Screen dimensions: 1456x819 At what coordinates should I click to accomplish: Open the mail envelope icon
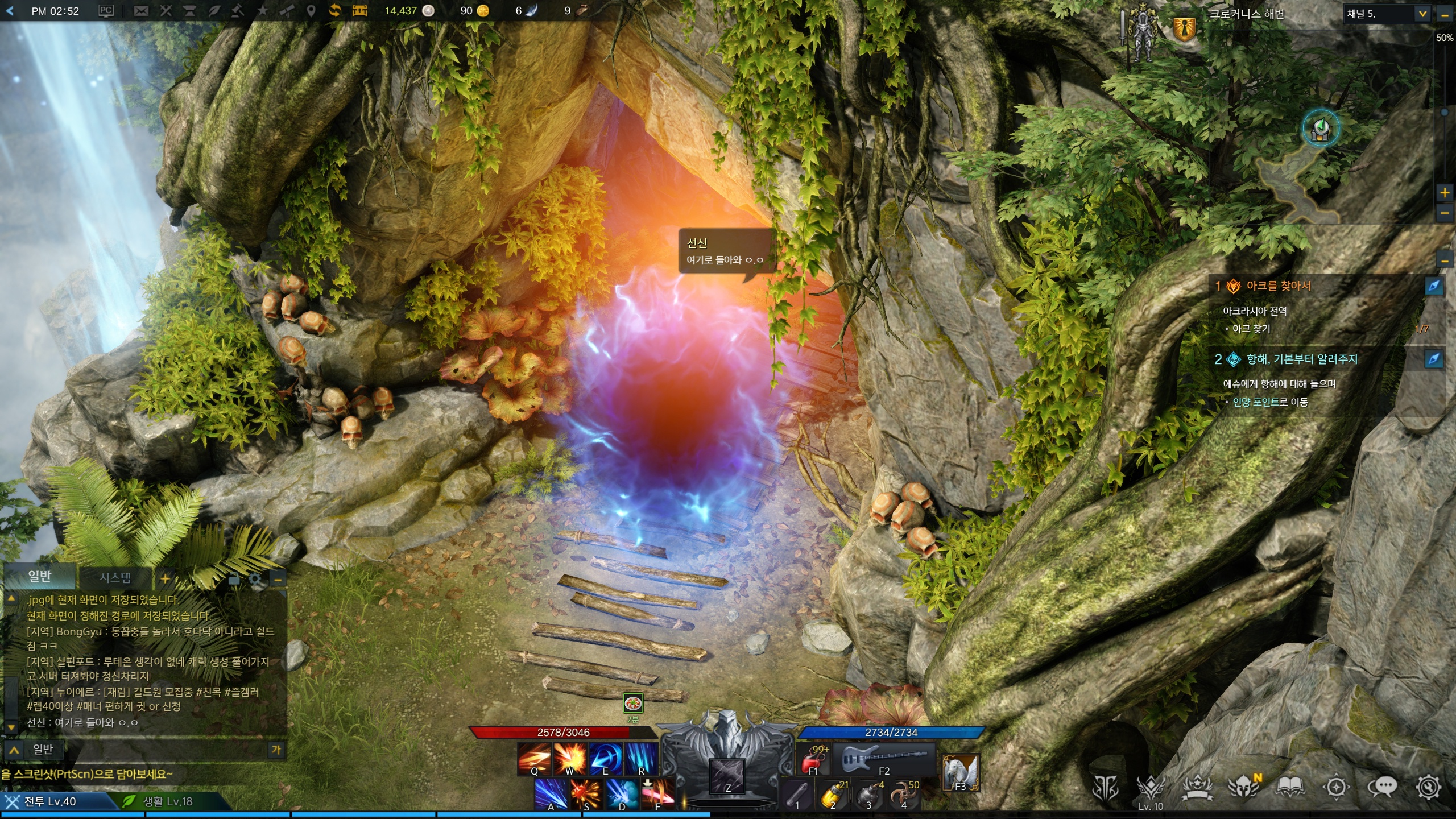[141, 11]
